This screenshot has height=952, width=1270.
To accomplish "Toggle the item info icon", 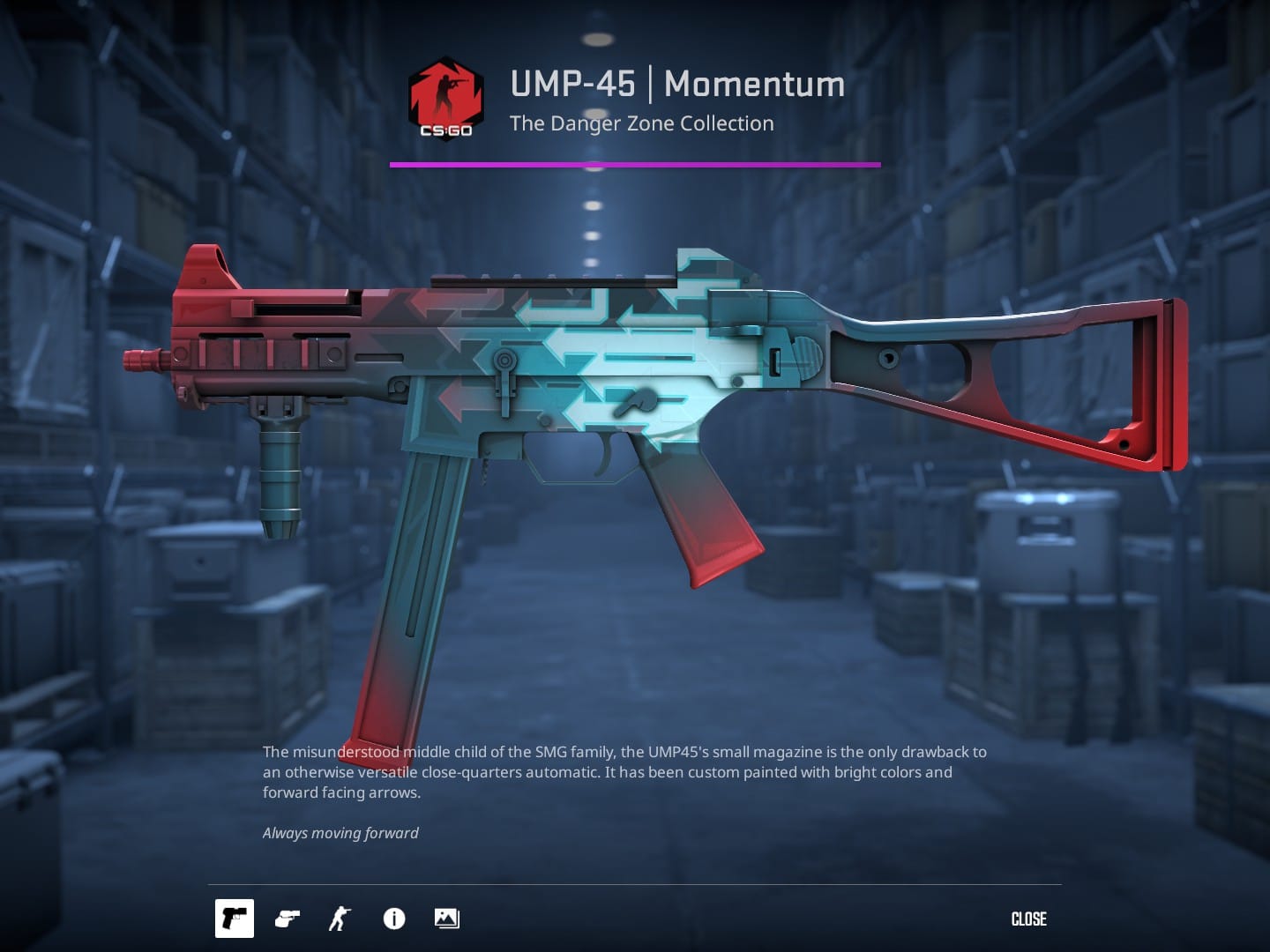I will click(x=394, y=919).
